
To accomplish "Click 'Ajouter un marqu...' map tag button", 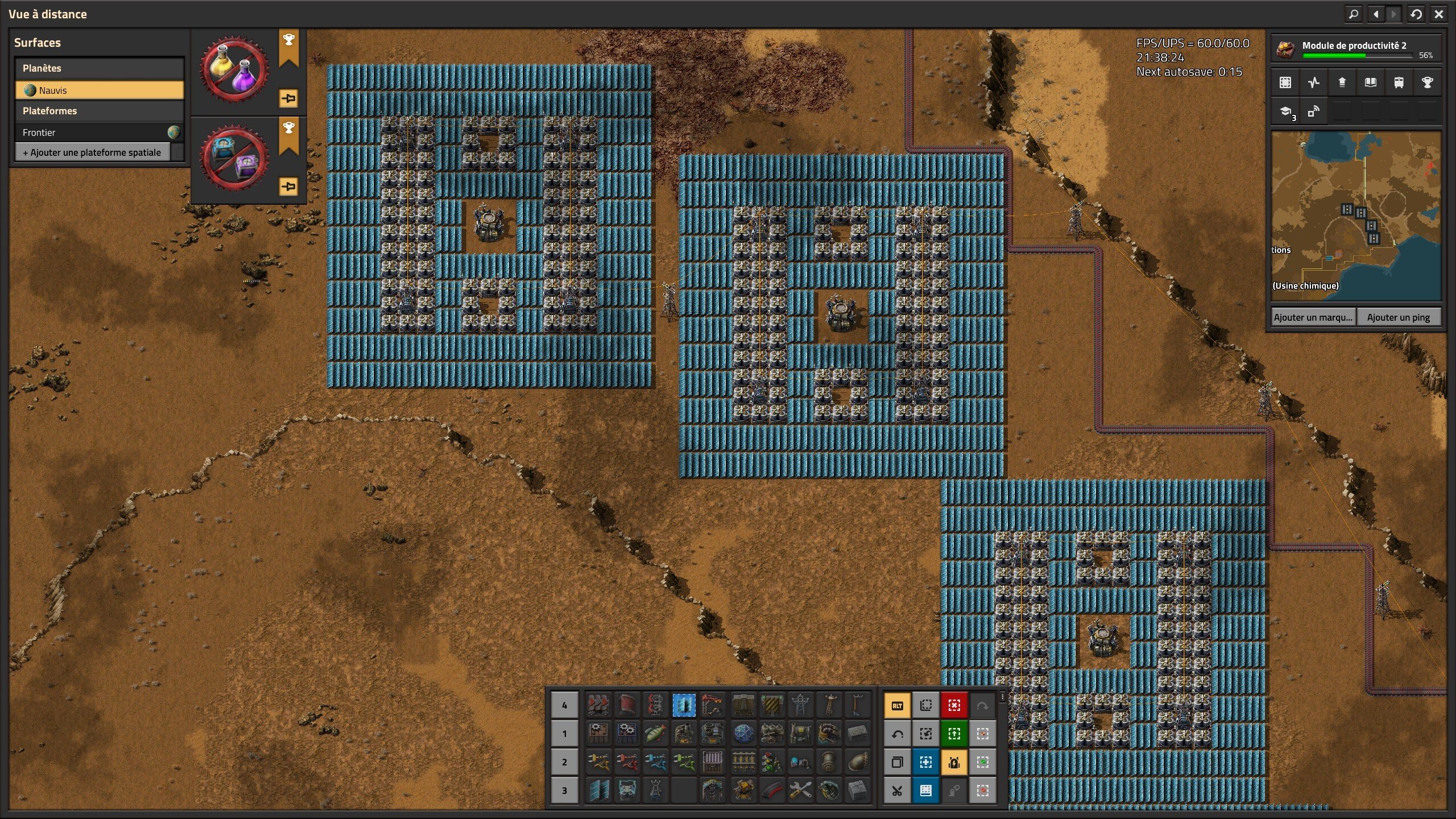I will (x=1313, y=317).
